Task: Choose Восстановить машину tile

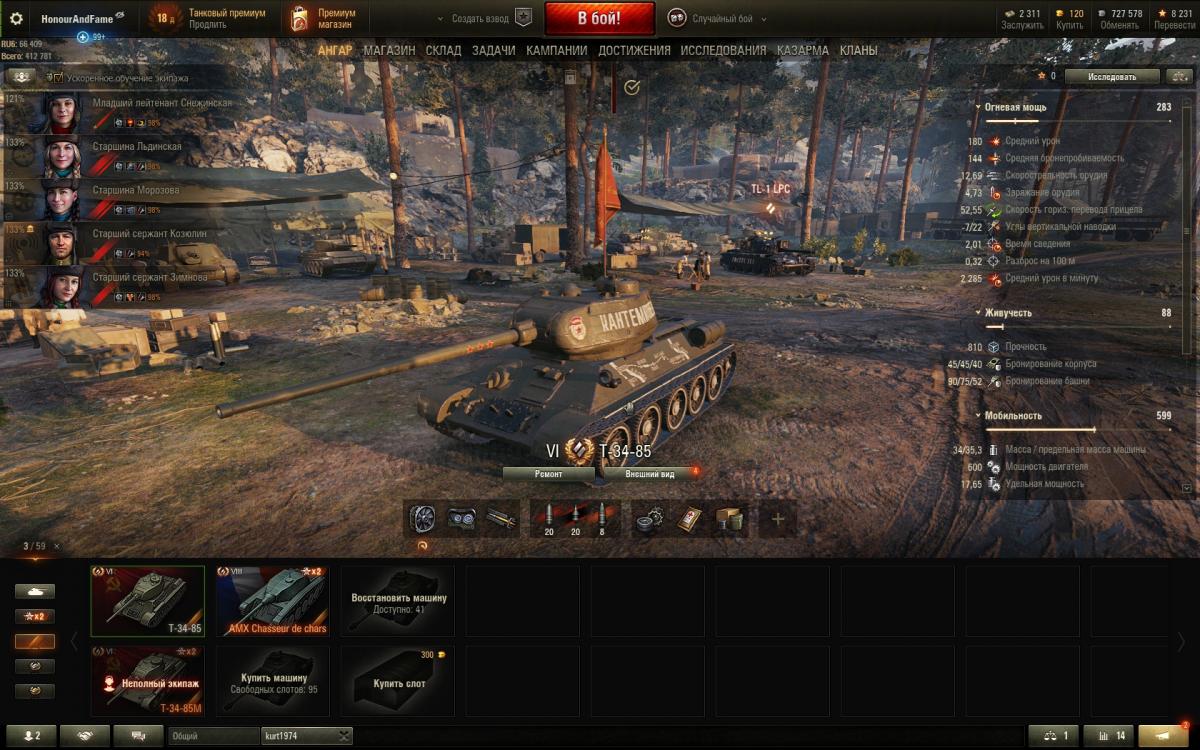Action: (398, 601)
